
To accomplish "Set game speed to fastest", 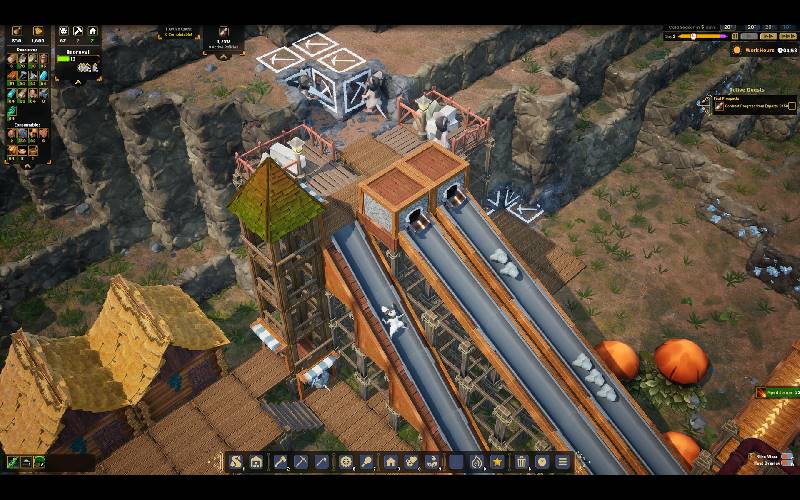I will [x=790, y=36].
